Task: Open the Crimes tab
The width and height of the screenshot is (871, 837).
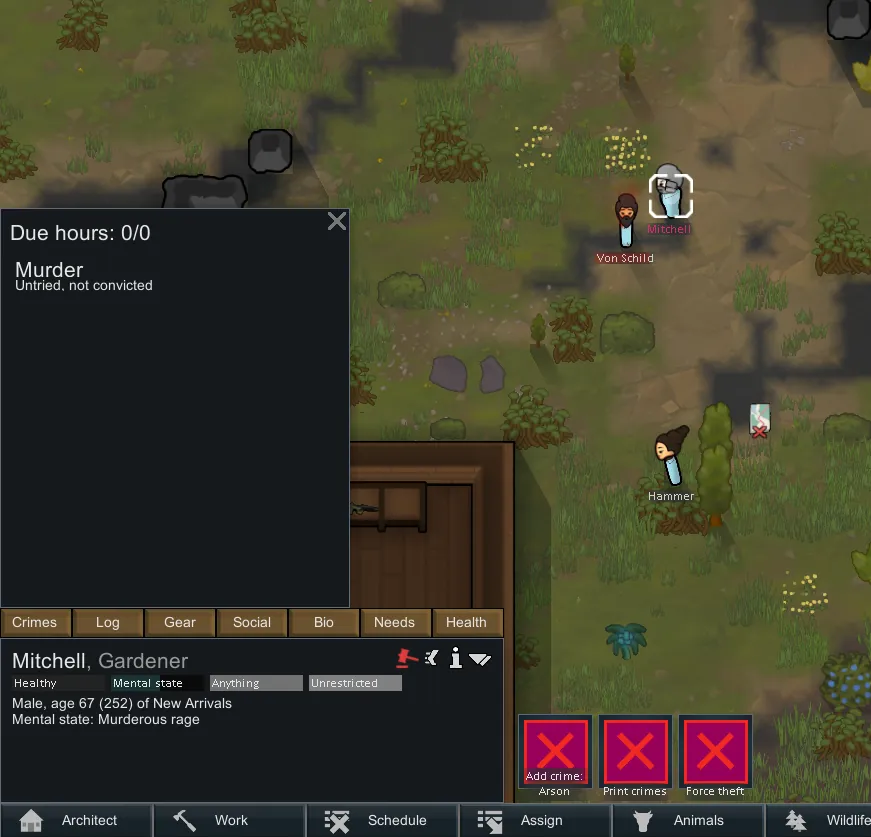Action: coord(35,622)
